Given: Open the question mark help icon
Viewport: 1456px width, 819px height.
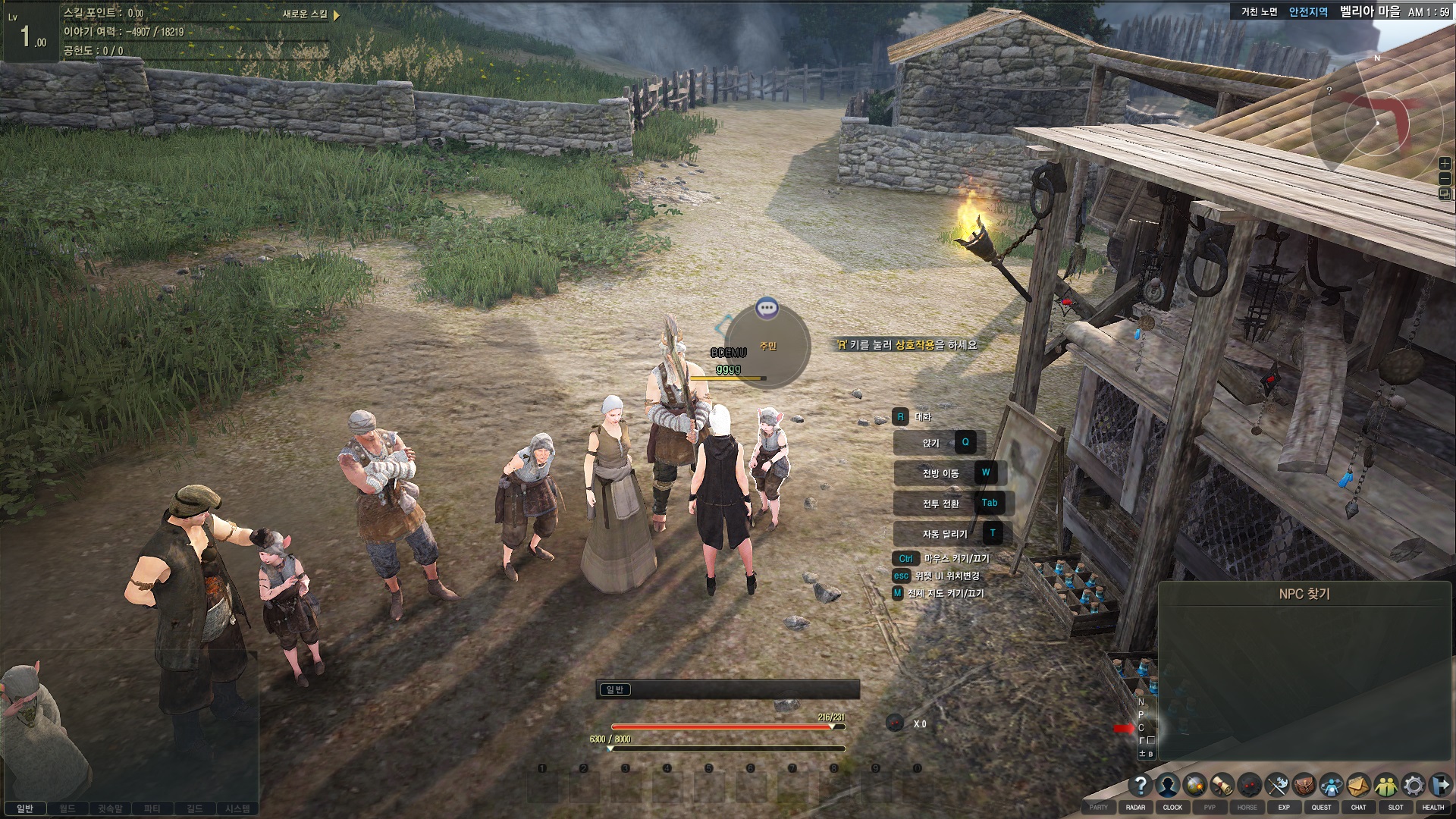Looking at the screenshot, I should 1140,785.
